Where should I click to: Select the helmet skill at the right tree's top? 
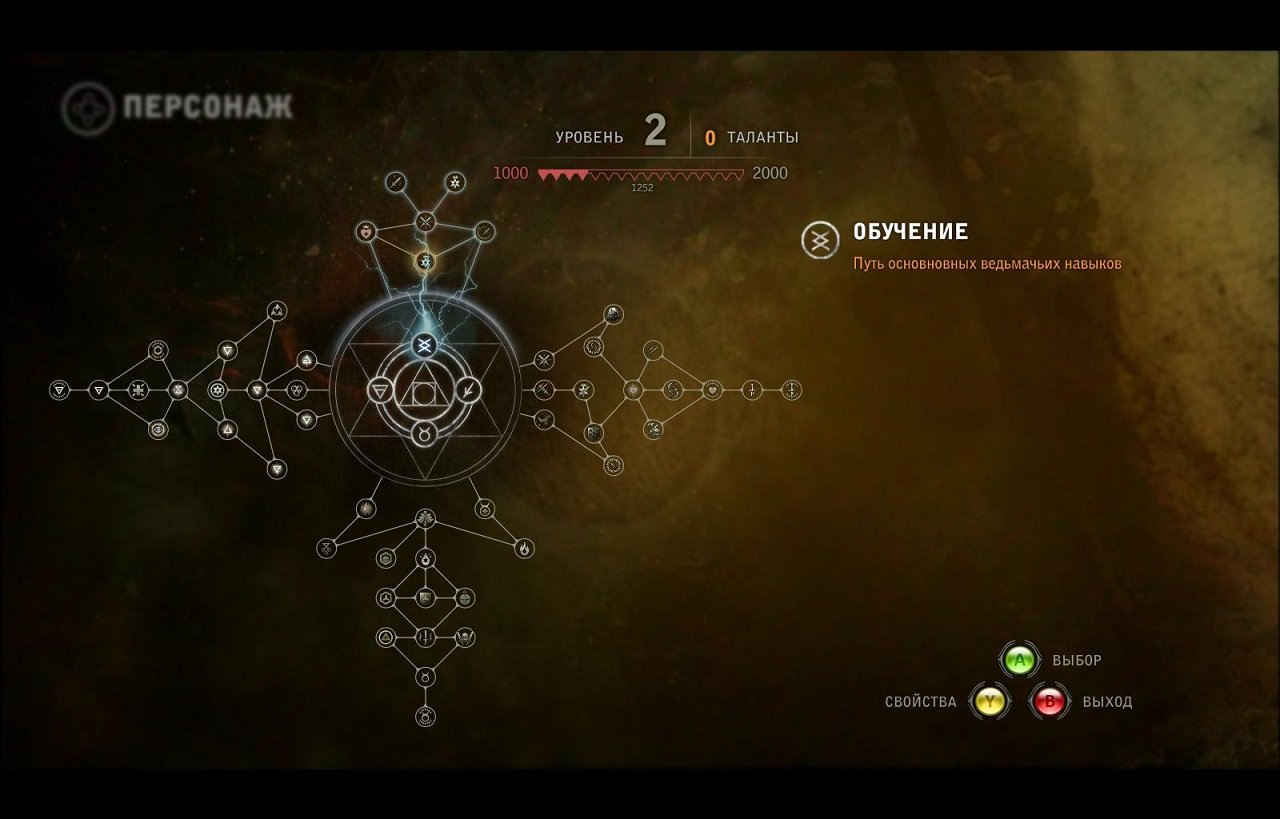[x=614, y=313]
